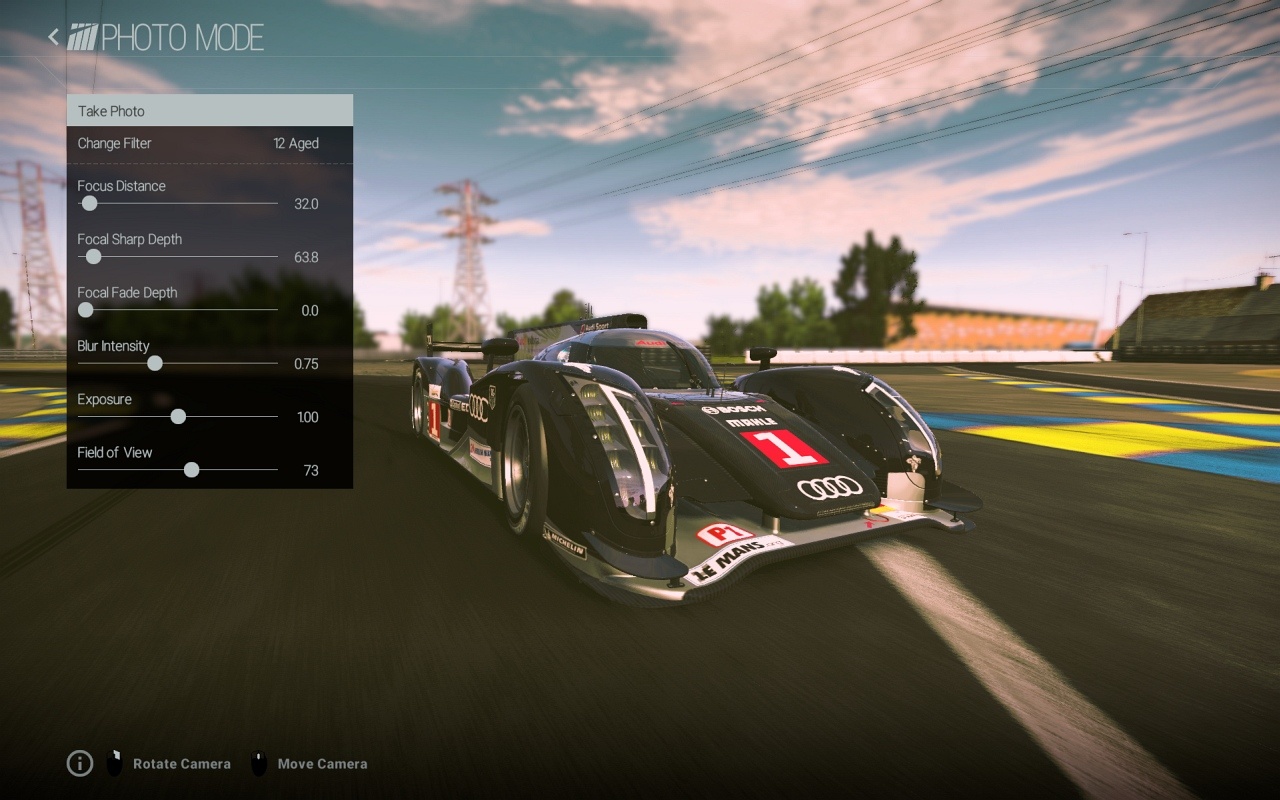This screenshot has height=800, width=1280.
Task: Open the circled info icon
Action: pyautogui.click(x=80, y=764)
